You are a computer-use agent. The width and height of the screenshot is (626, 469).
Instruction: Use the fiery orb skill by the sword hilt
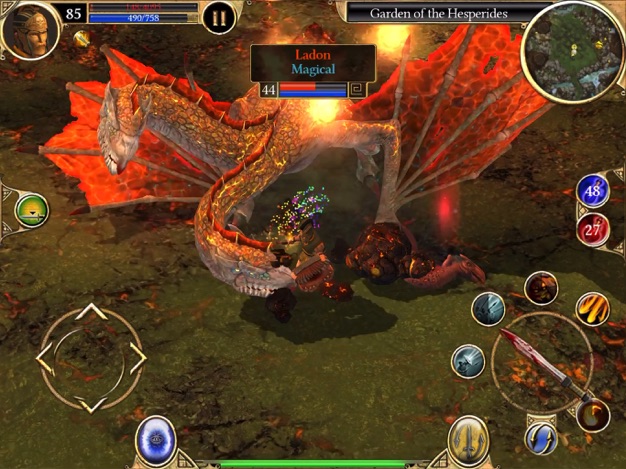[592, 414]
